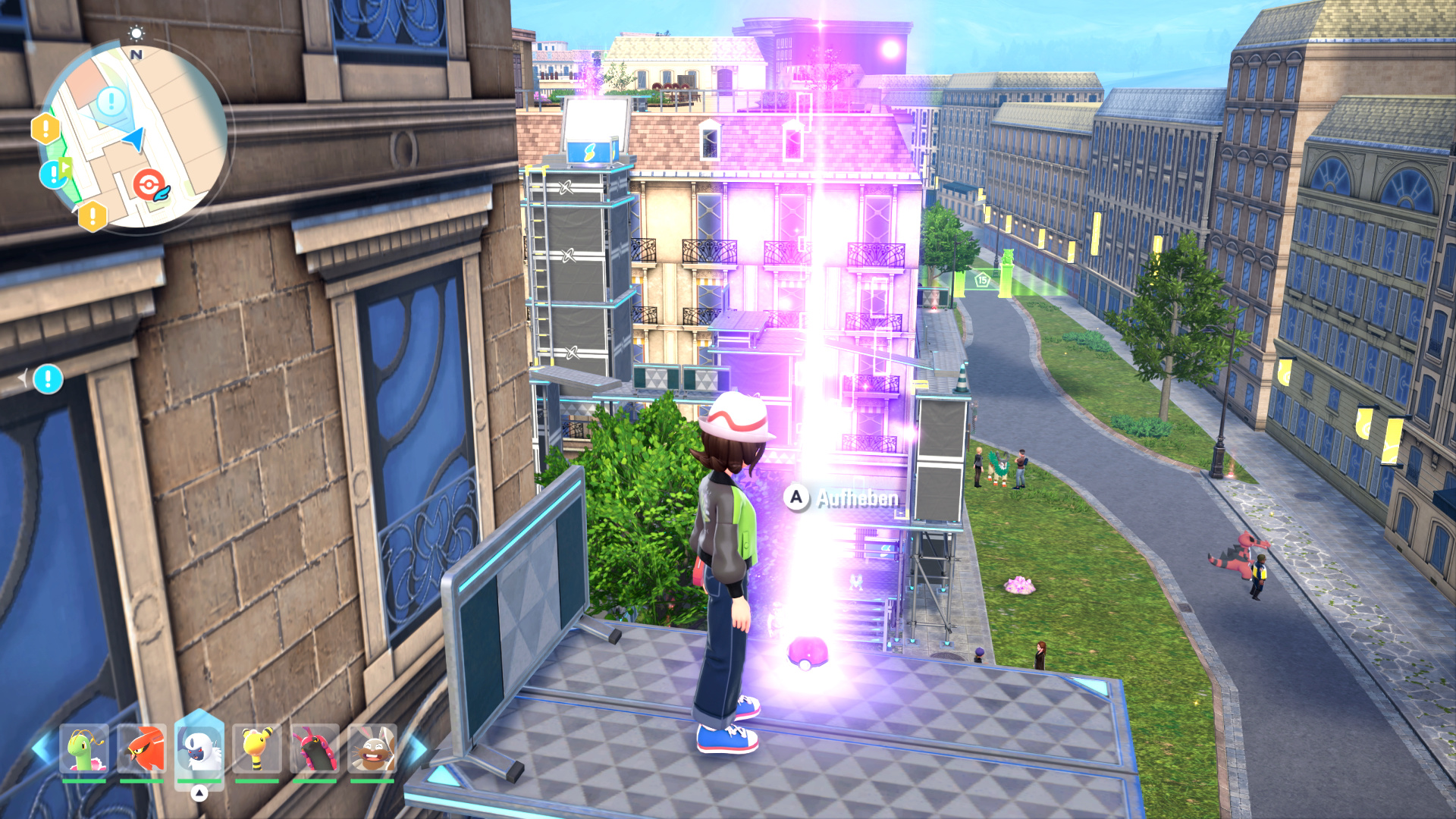Viewport: 1456px width, 819px height.
Task: Select Diggersby in the party bar
Action: click(x=372, y=749)
